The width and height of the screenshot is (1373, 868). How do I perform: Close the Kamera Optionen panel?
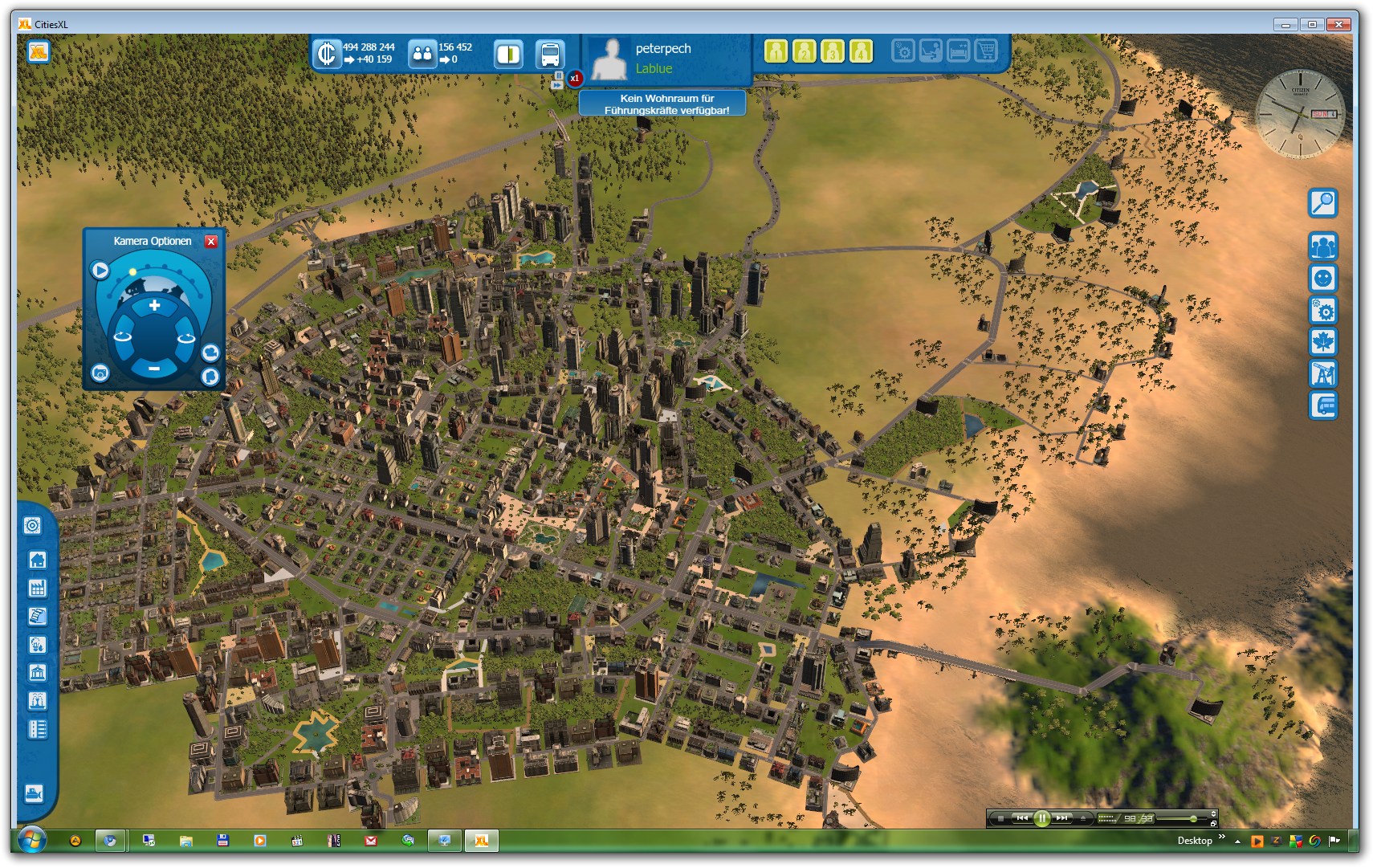pos(211,242)
